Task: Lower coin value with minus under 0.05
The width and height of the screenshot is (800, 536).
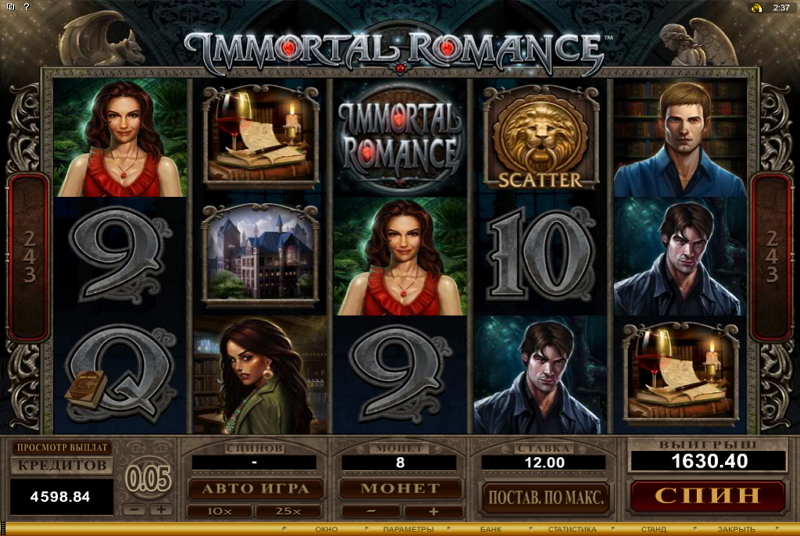Action: coord(136,510)
